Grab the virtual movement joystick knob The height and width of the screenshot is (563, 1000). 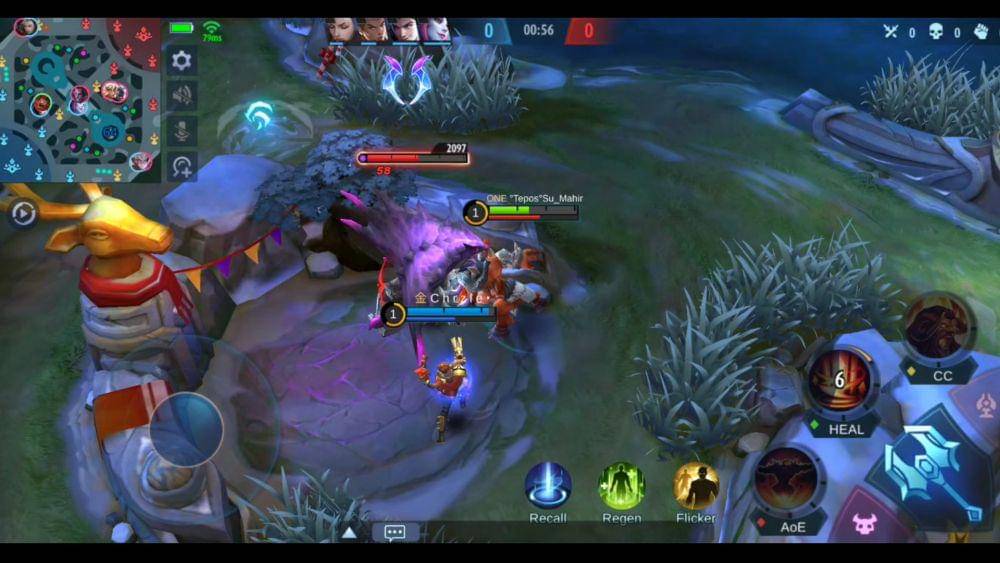click(186, 428)
